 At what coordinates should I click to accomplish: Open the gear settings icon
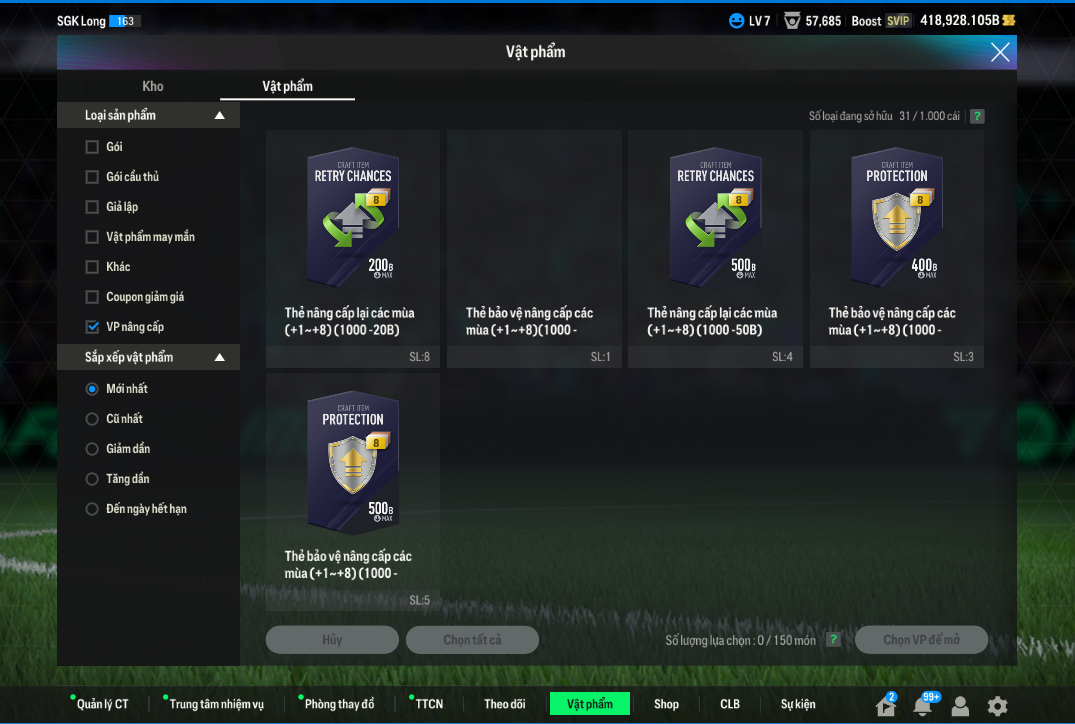point(997,706)
